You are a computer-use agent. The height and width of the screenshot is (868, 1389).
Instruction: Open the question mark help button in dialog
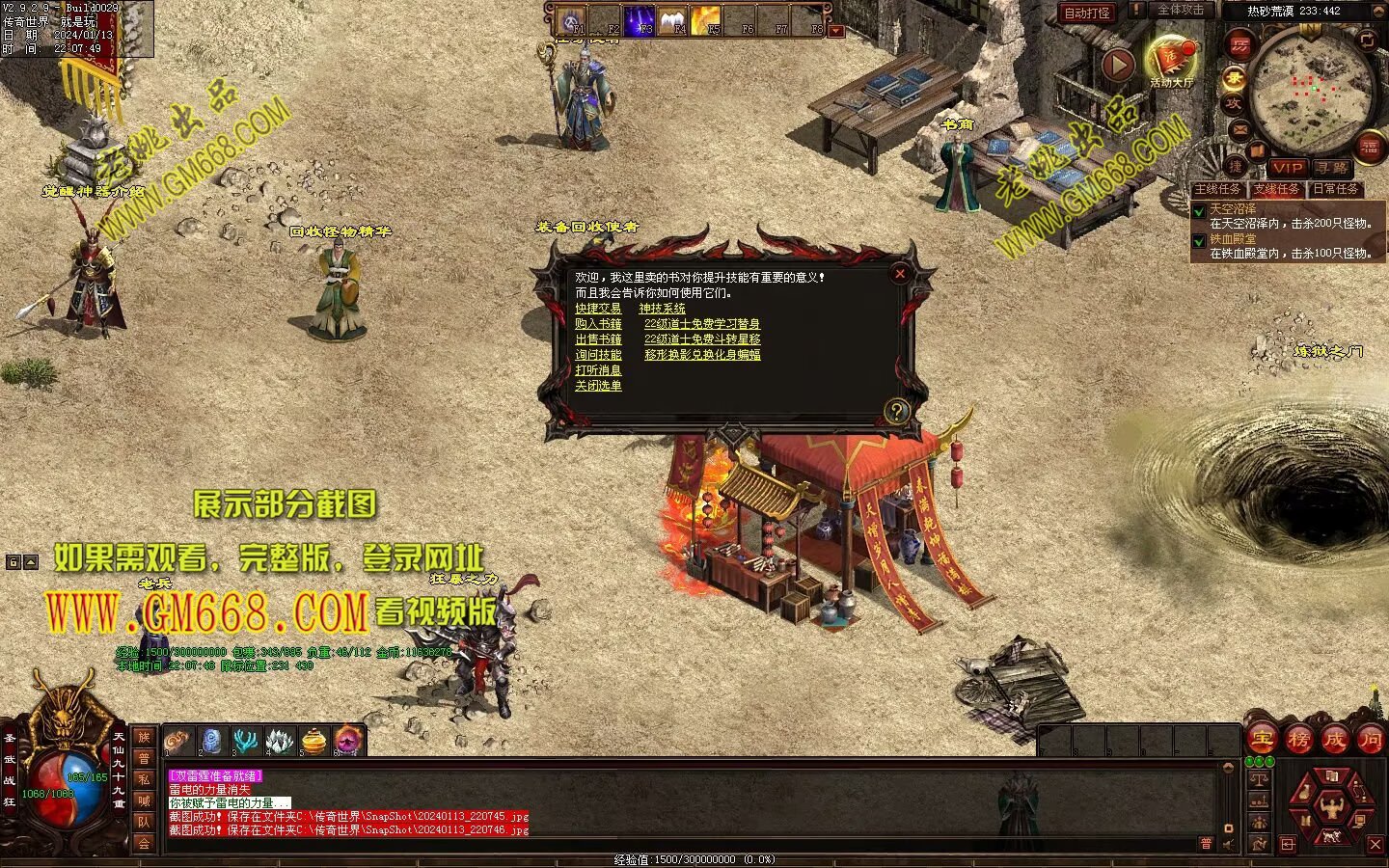(x=896, y=412)
